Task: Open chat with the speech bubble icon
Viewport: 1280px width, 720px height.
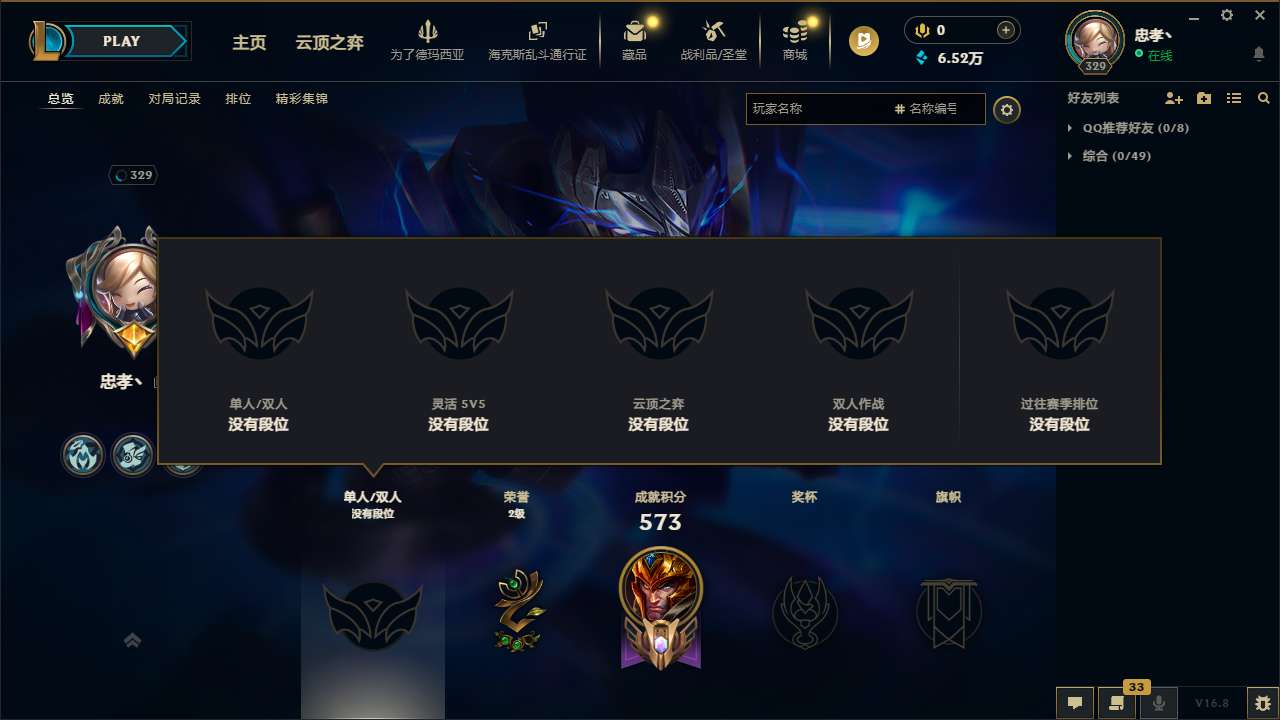Action: (x=1074, y=703)
